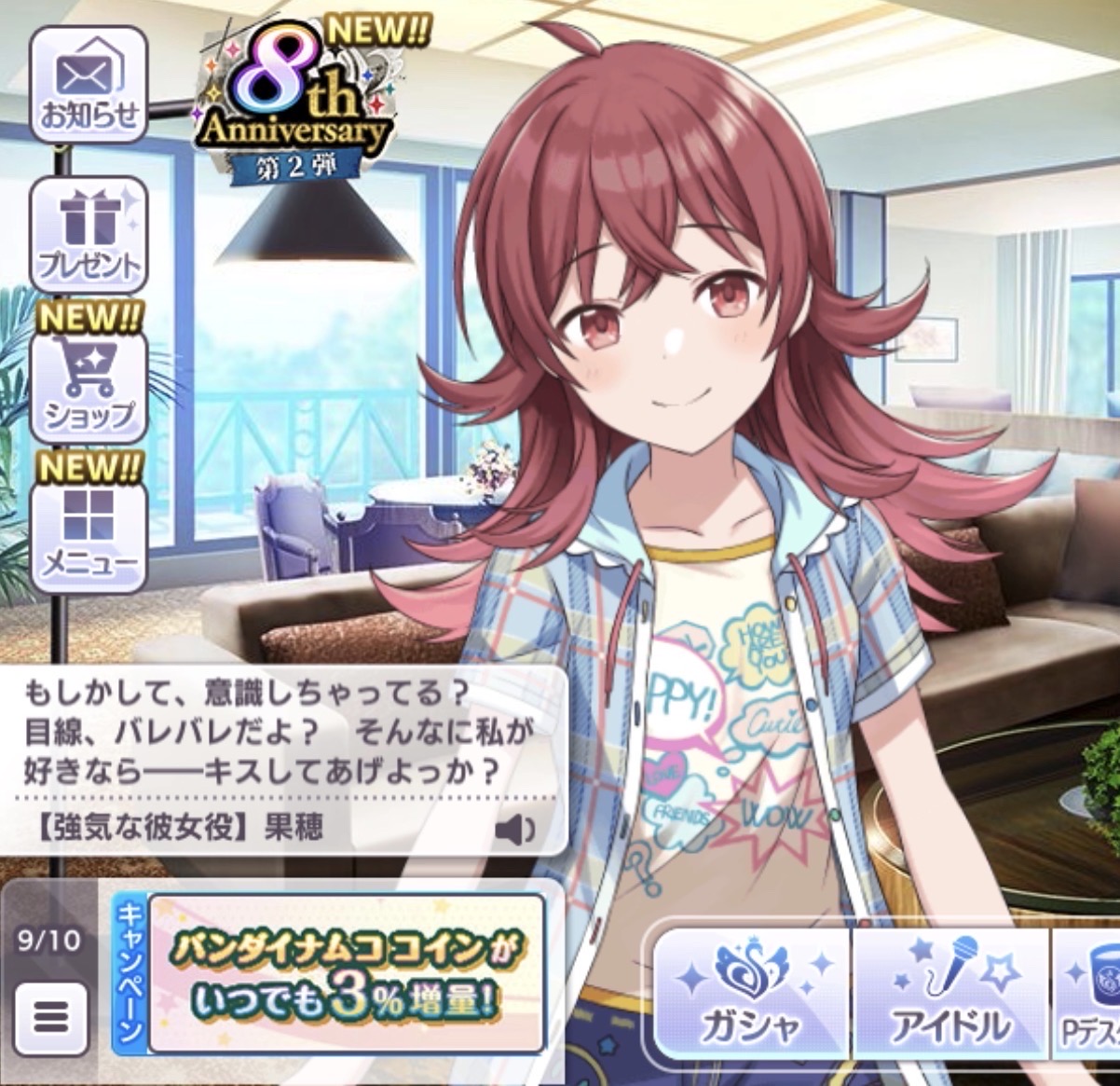The width and height of the screenshot is (1120, 1086).
Task: Open the Bandai Namco coin campaign banner
Action: (346, 974)
